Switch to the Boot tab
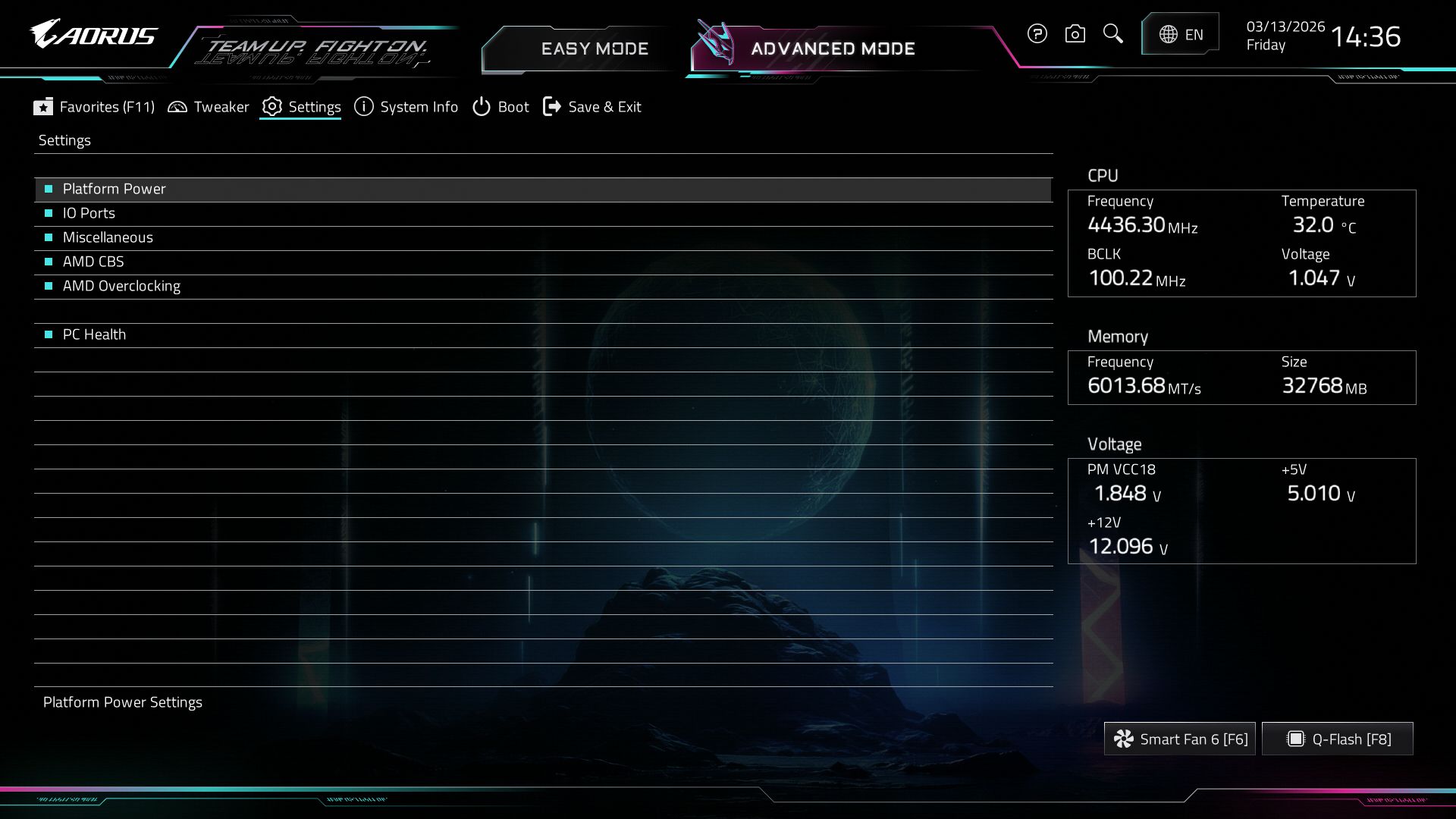Viewport: 1456px width, 819px height. click(x=500, y=107)
